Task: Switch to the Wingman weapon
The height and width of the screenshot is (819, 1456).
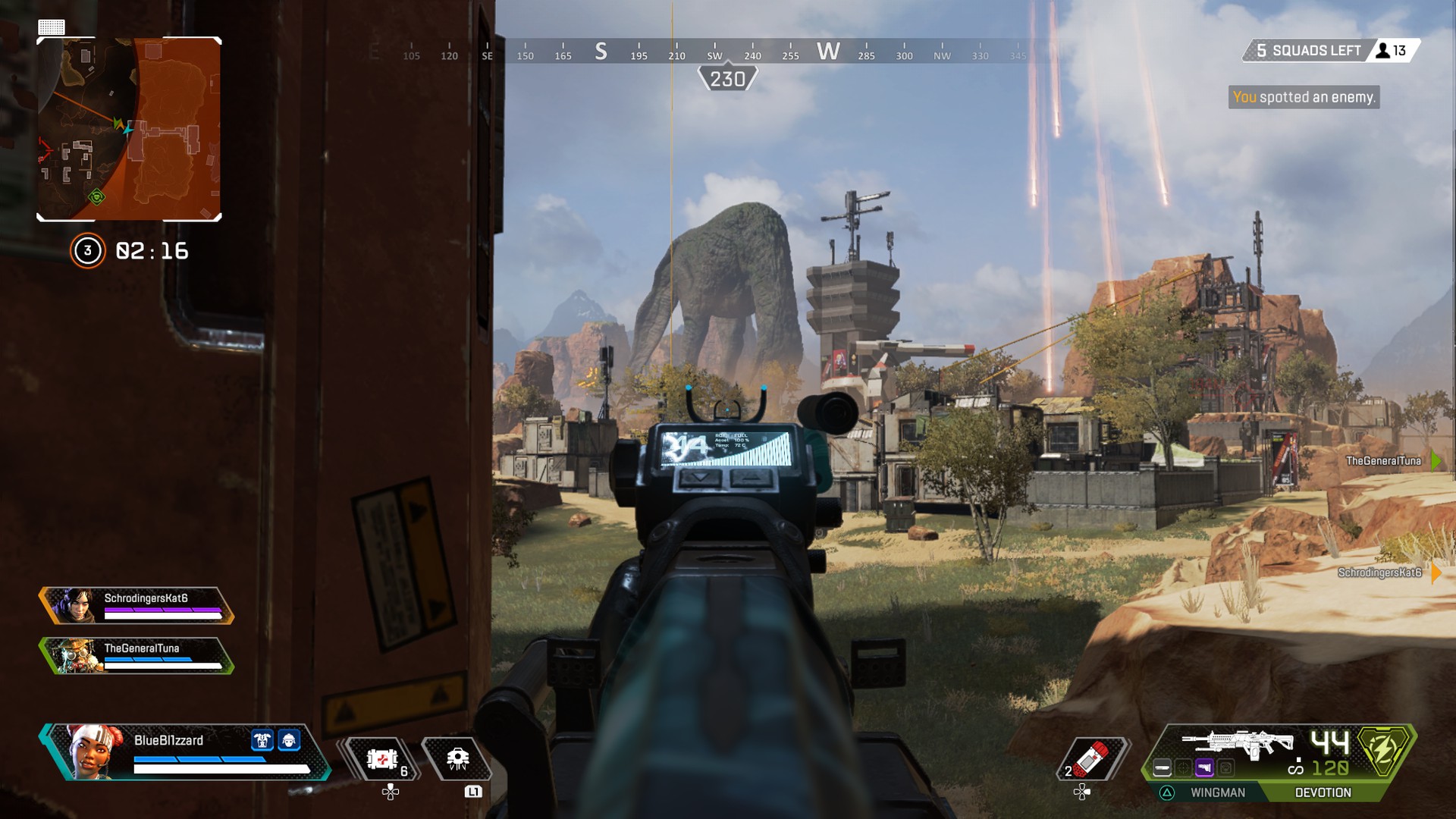Action: click(1217, 792)
